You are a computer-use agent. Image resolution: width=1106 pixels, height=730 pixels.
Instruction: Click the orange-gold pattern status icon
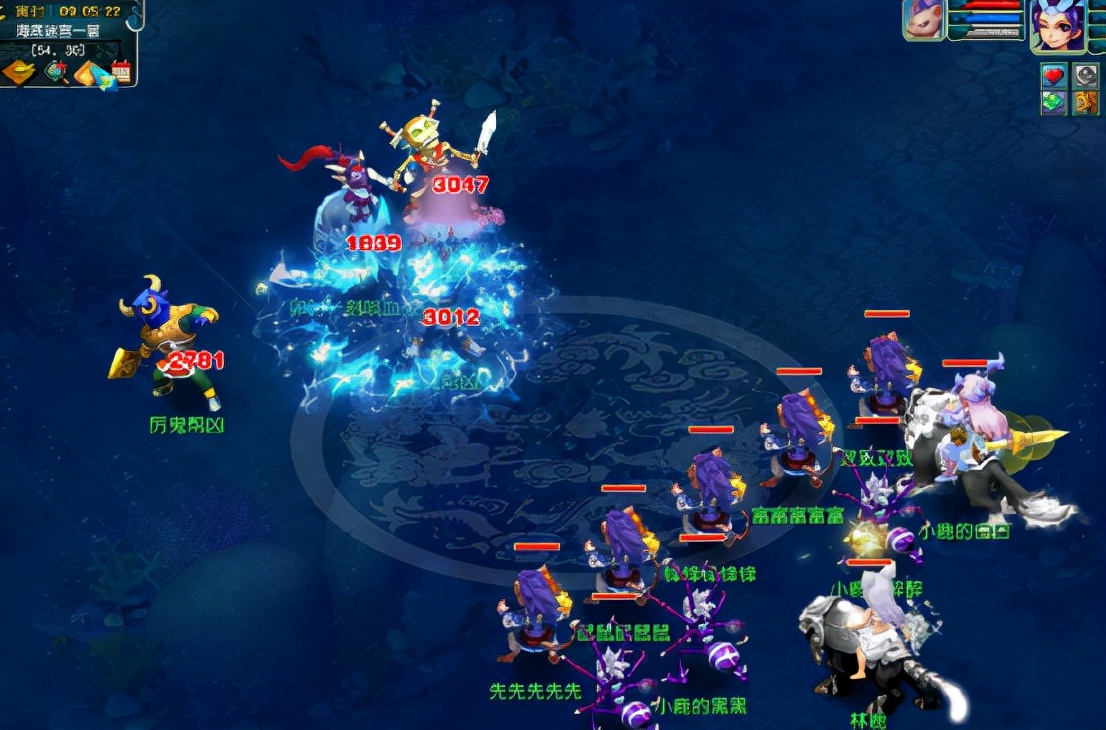pos(1086,102)
